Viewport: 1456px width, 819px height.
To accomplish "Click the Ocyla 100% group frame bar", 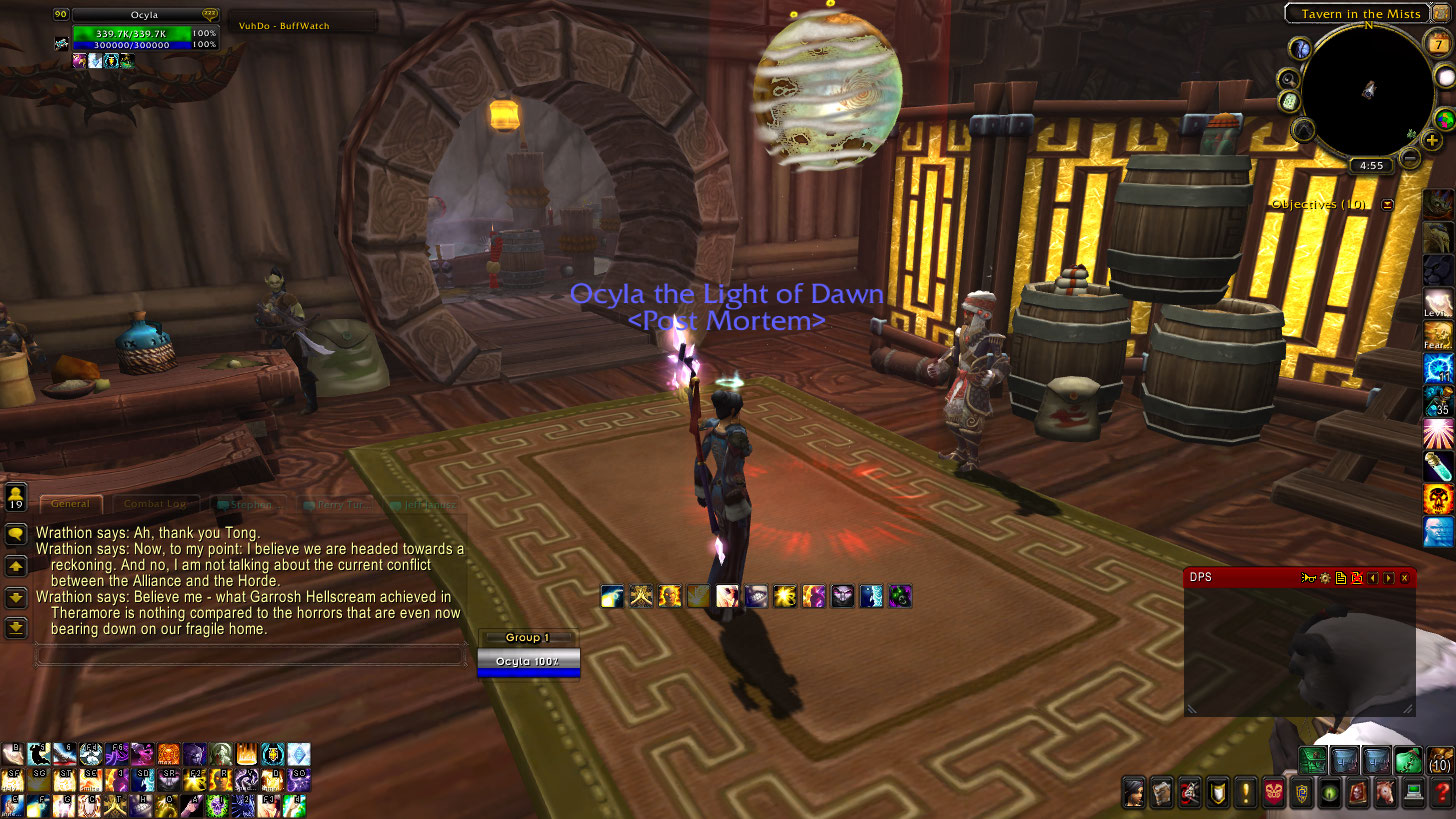I will click(x=528, y=662).
